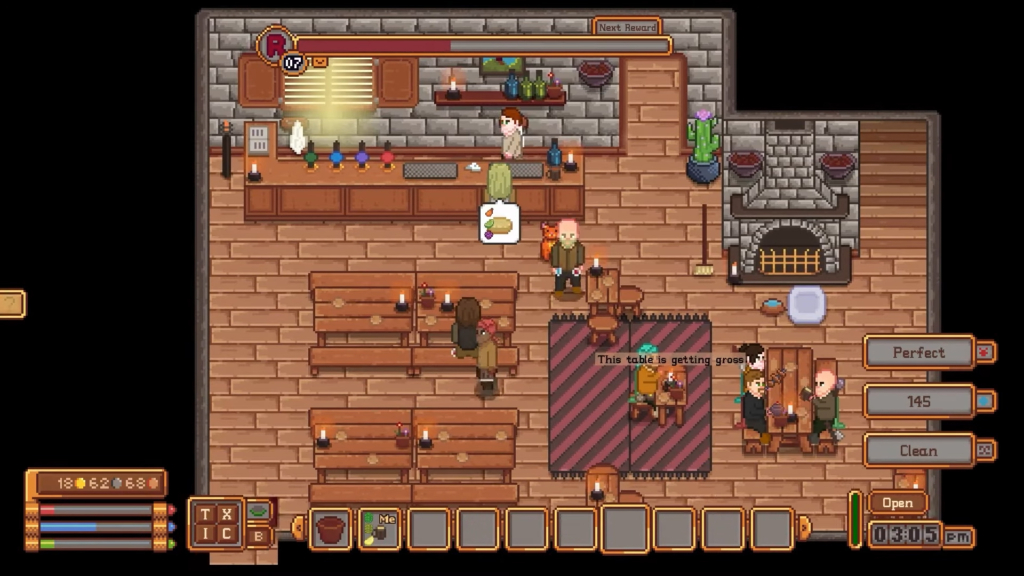Open the B button panel
1024x576 pixels.
258,536
